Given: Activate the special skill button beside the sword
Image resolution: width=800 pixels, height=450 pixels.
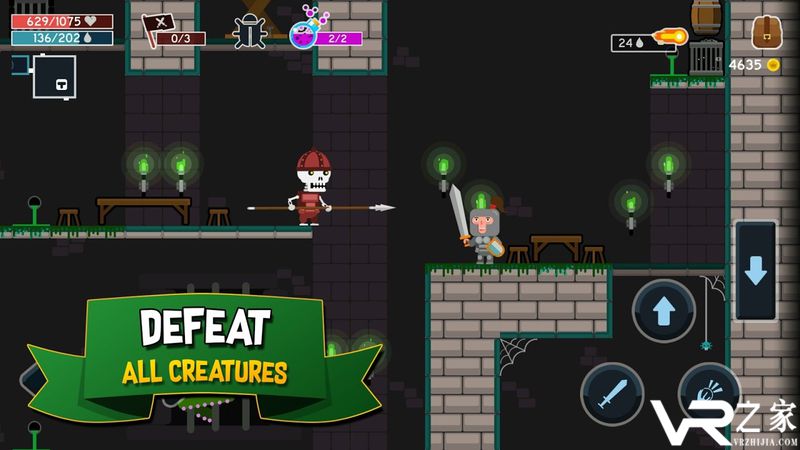Looking at the screenshot, I should click(708, 393).
